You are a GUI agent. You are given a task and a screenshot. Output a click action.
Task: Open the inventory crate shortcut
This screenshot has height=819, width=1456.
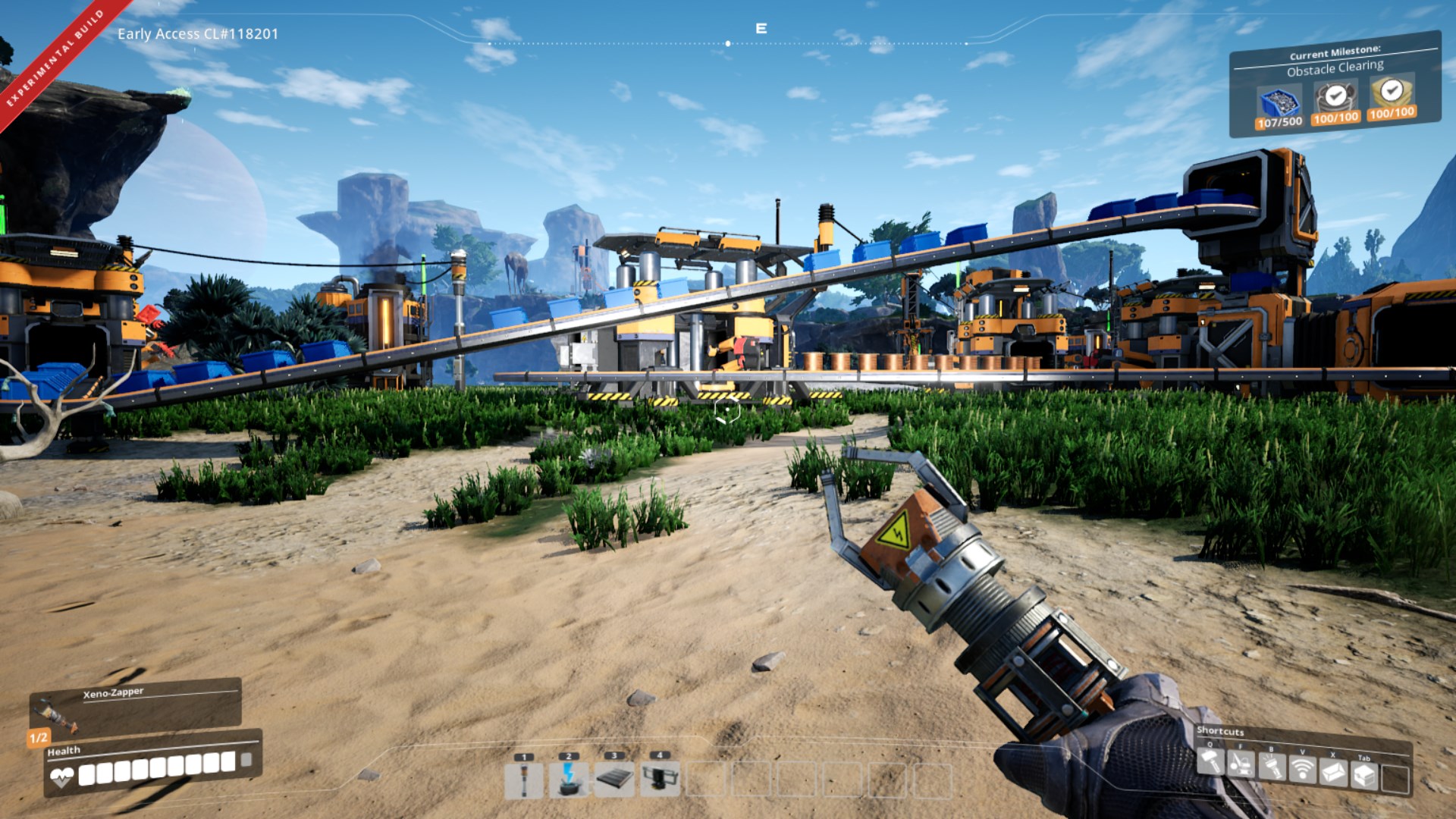pyautogui.click(x=1364, y=776)
